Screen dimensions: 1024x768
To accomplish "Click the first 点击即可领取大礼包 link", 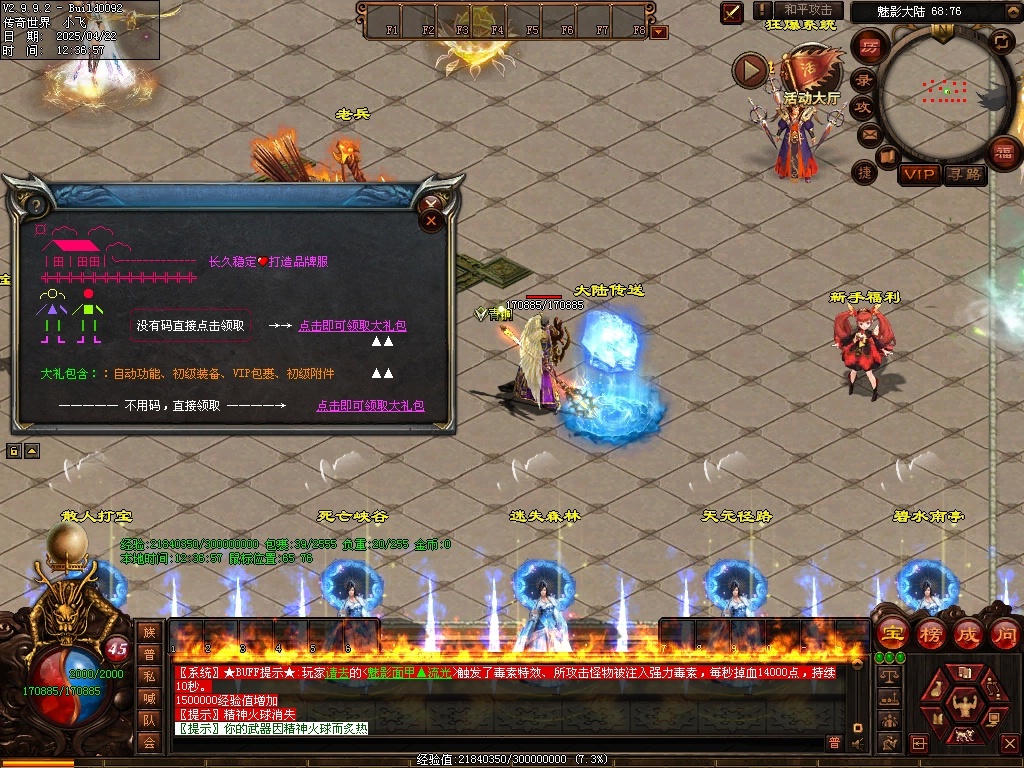I will (x=352, y=326).
